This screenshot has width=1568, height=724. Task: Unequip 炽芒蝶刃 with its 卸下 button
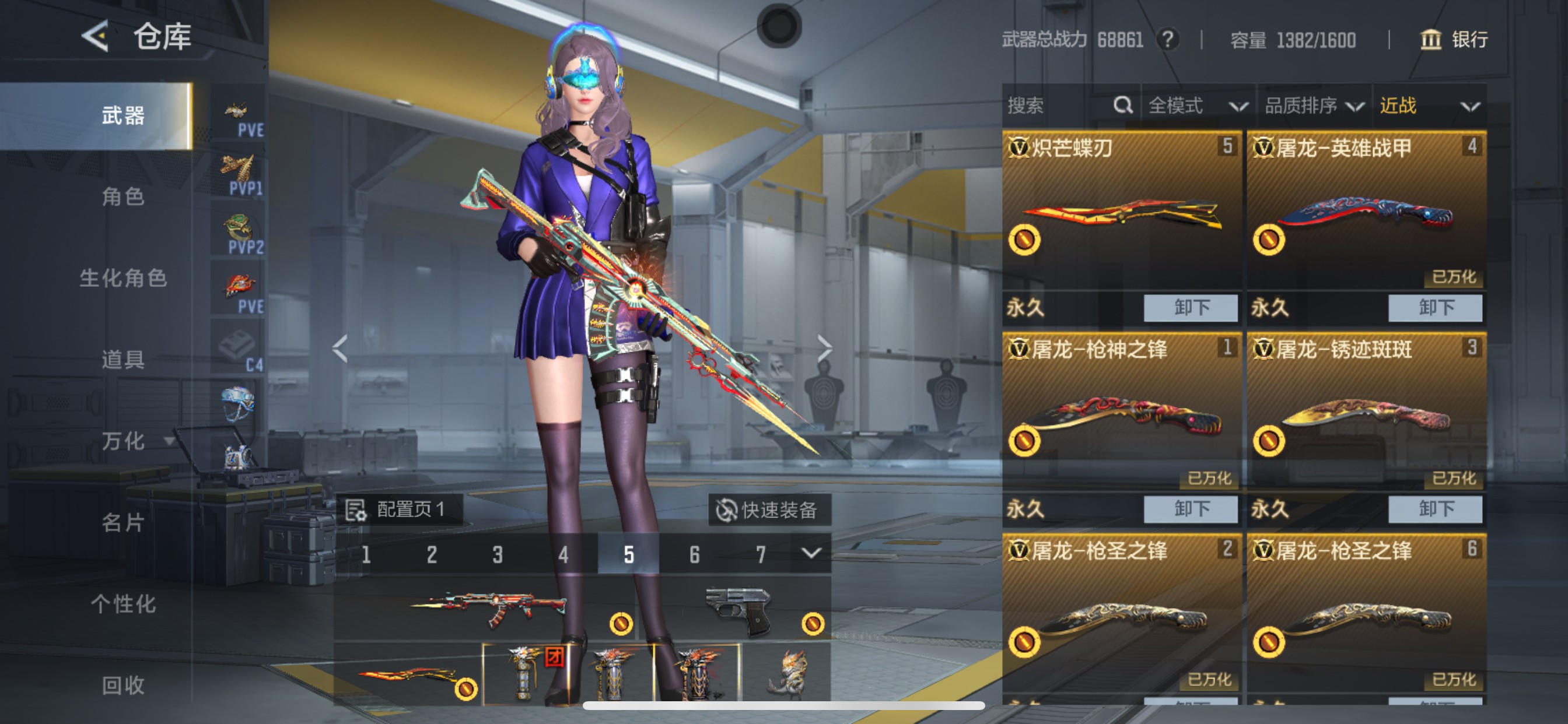pyautogui.click(x=1189, y=308)
